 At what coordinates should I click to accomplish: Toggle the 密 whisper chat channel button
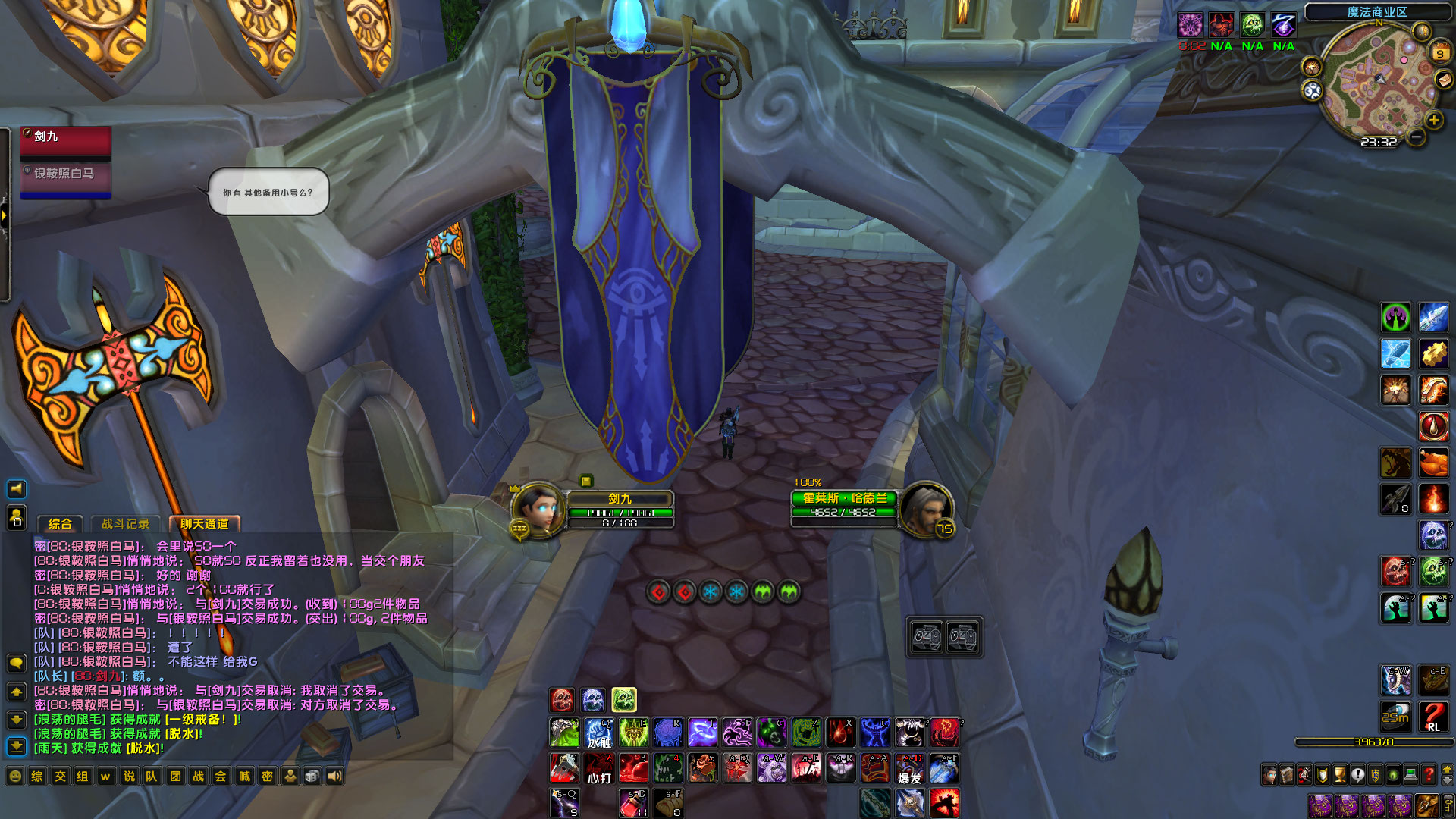click(267, 777)
